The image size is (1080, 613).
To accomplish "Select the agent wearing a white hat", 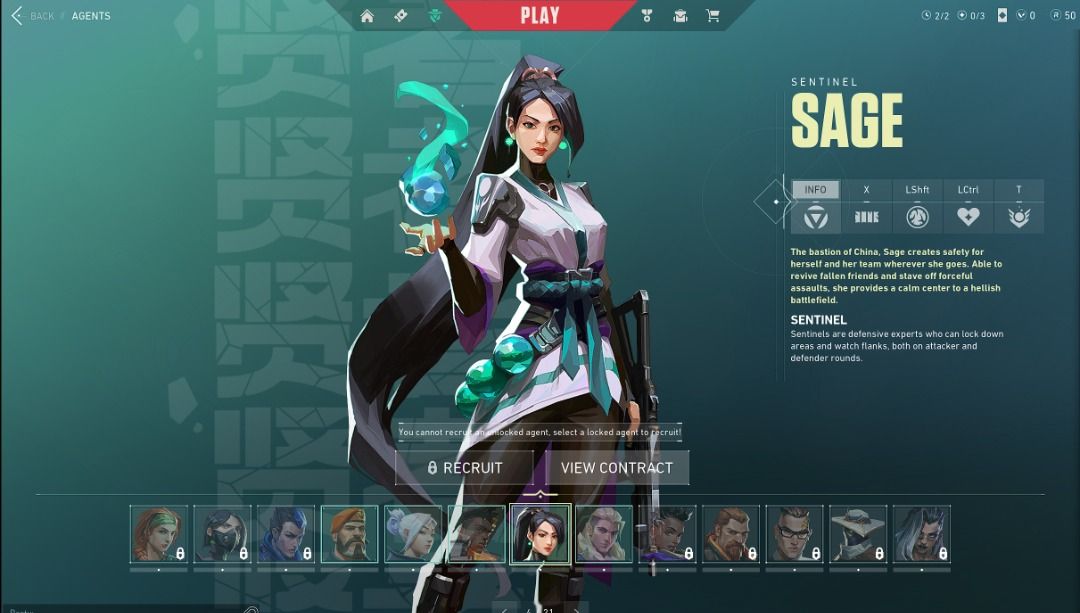I will [858, 534].
